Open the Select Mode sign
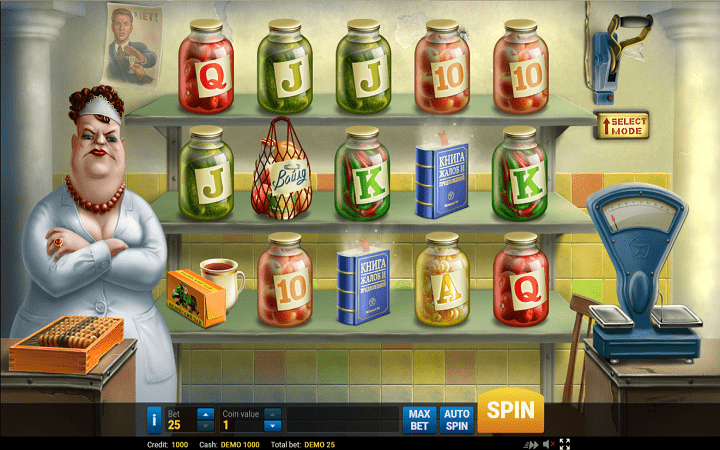The image size is (720, 450). coord(623,126)
